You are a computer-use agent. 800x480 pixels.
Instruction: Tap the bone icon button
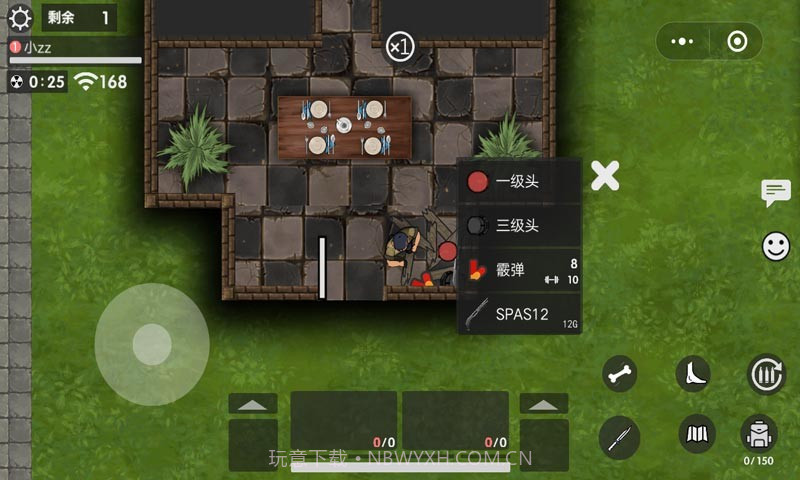(x=620, y=374)
